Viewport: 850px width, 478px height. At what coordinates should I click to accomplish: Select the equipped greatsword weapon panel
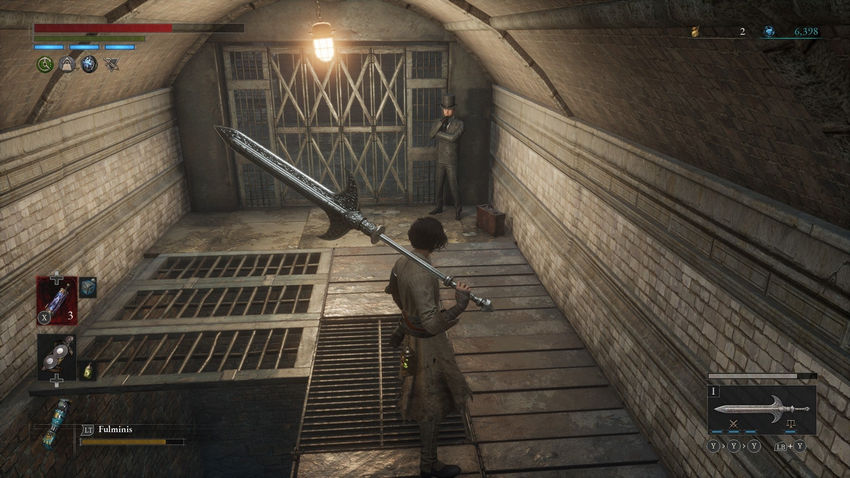pyautogui.click(x=762, y=408)
